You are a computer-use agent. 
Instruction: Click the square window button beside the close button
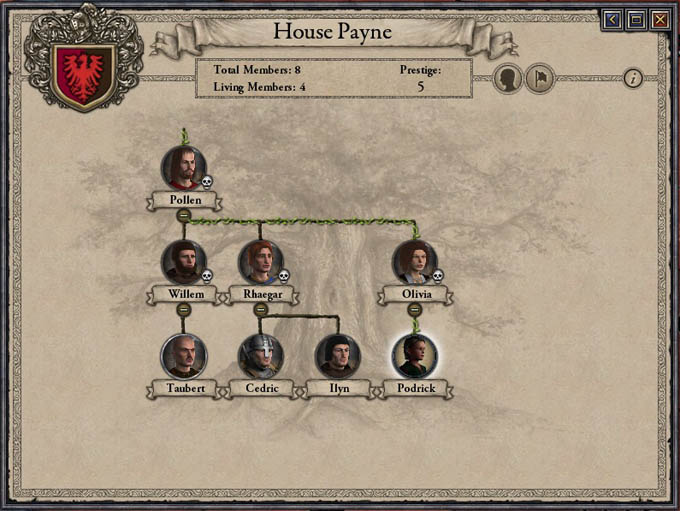635,19
